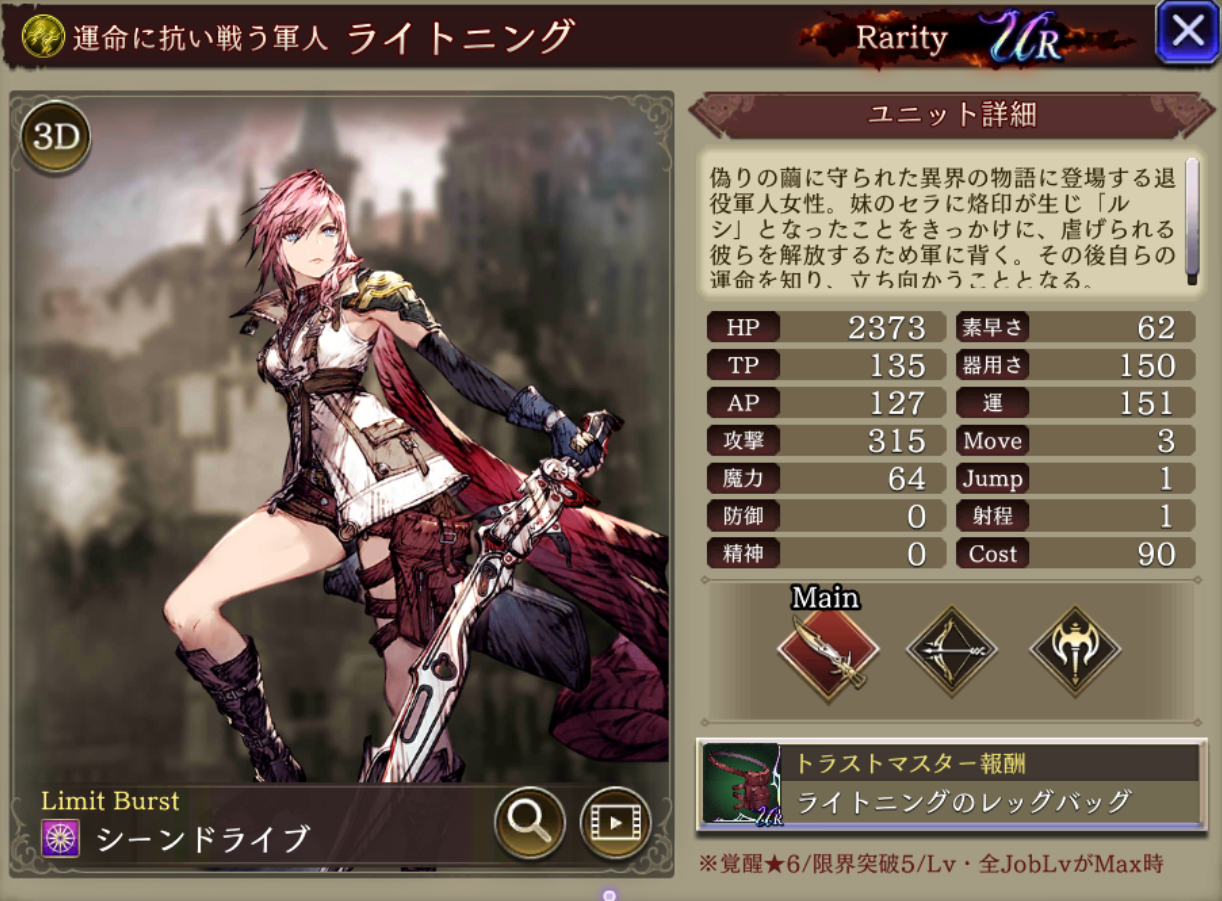Open the magnifying glass artwork zoom

(x=529, y=823)
